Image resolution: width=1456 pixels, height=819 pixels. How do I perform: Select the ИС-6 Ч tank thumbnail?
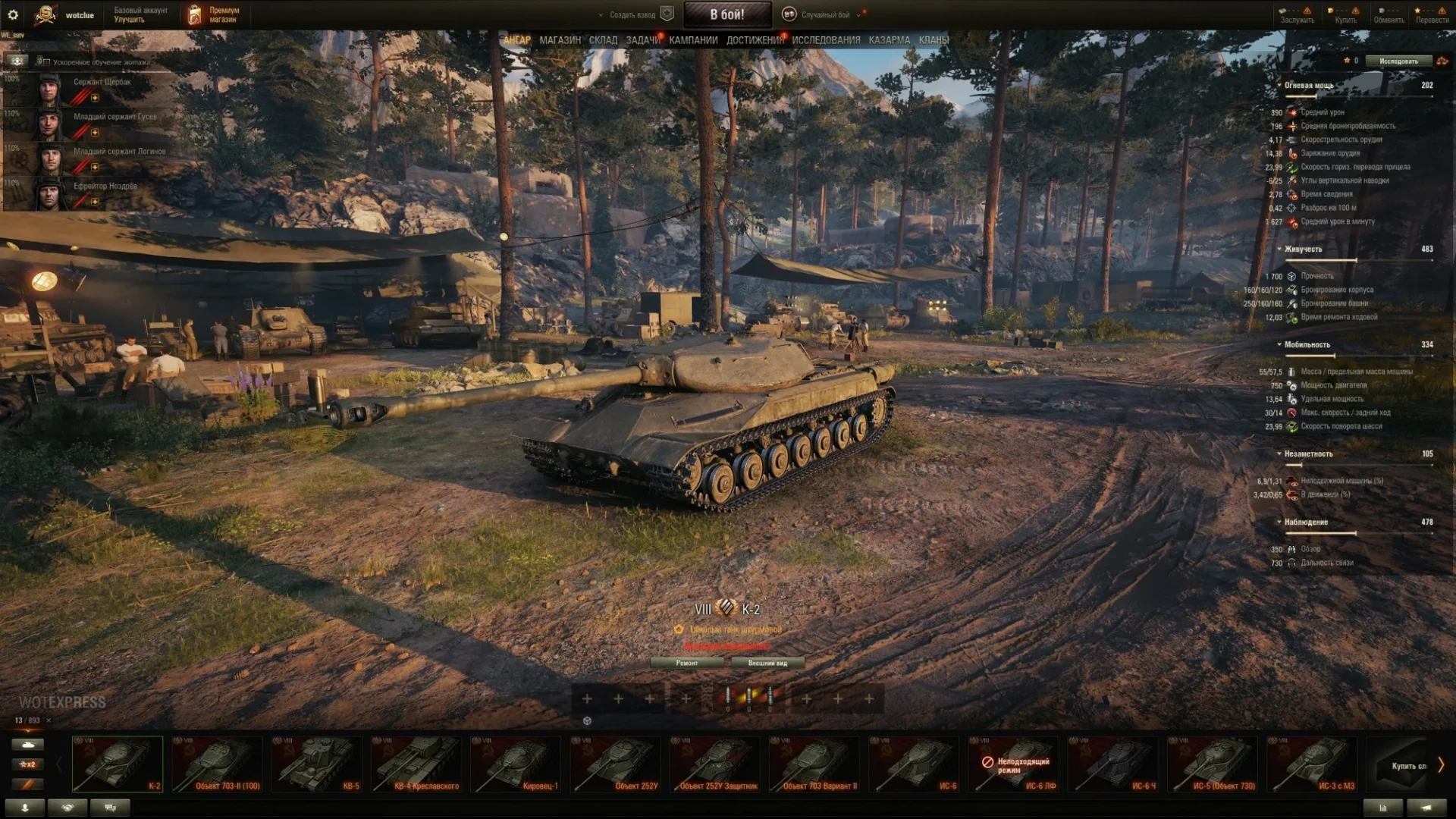(1112, 764)
